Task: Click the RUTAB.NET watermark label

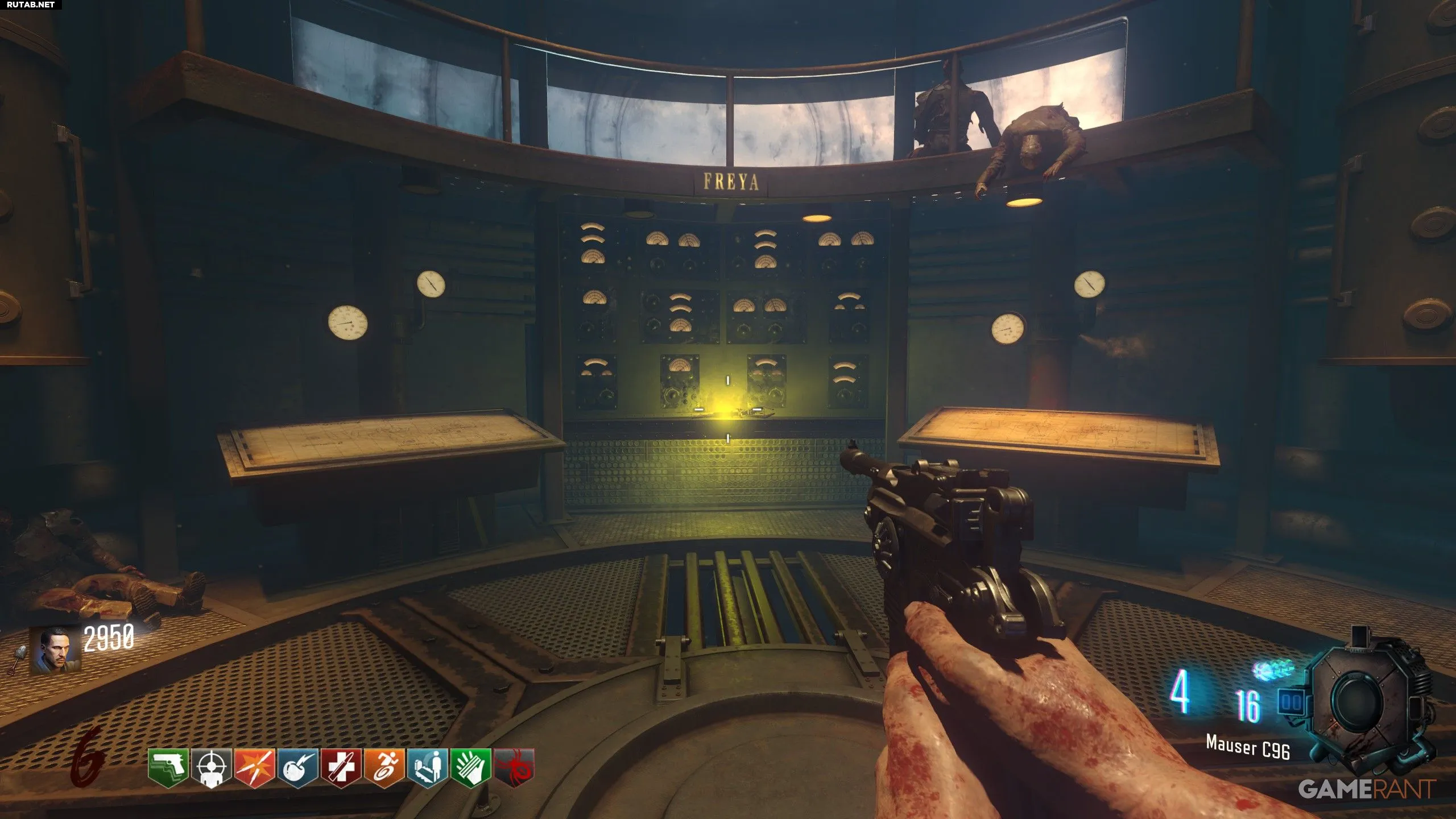Action: tap(31, 5)
